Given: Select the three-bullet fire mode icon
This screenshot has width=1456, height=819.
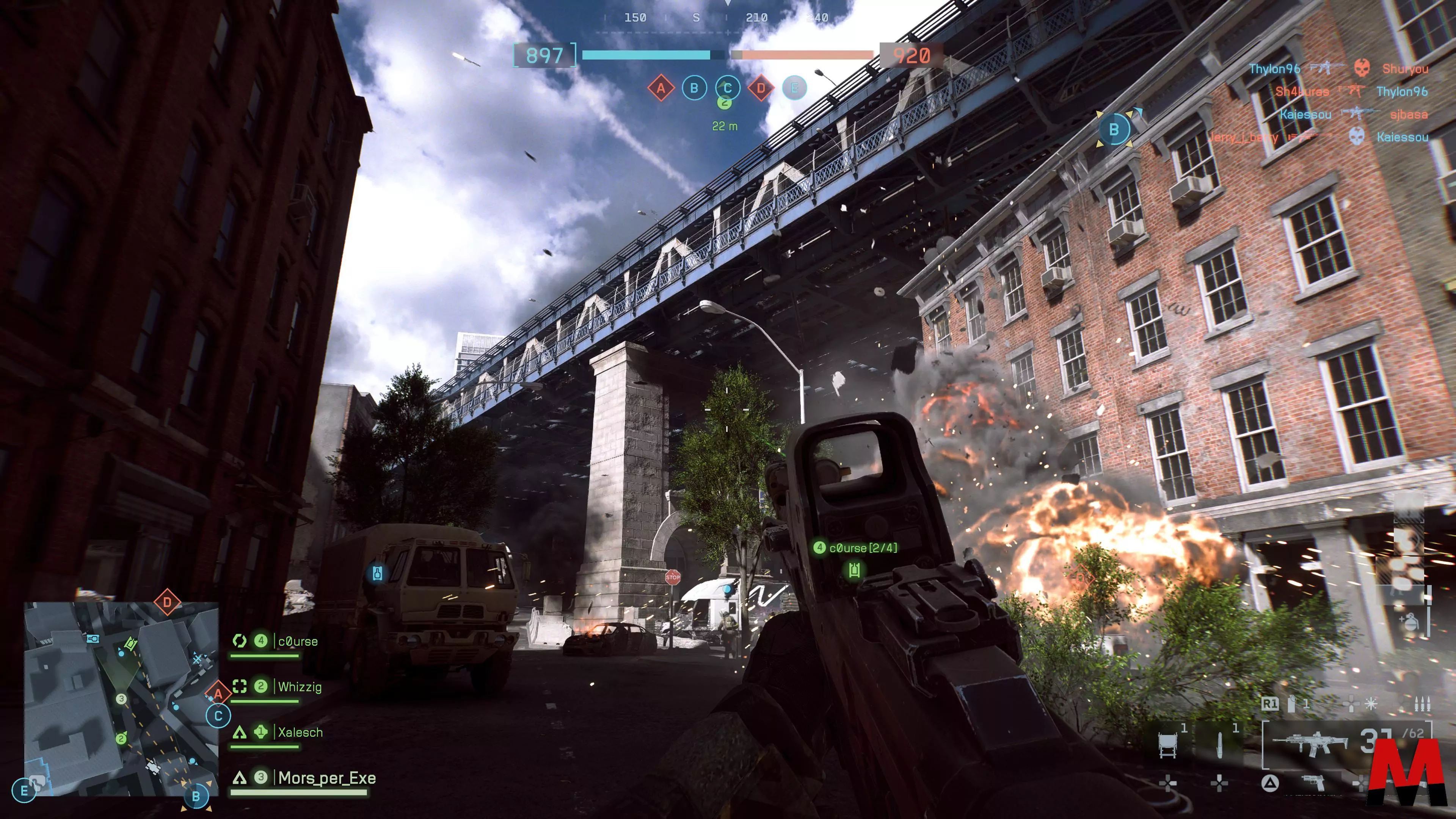Looking at the screenshot, I should (1421, 704).
